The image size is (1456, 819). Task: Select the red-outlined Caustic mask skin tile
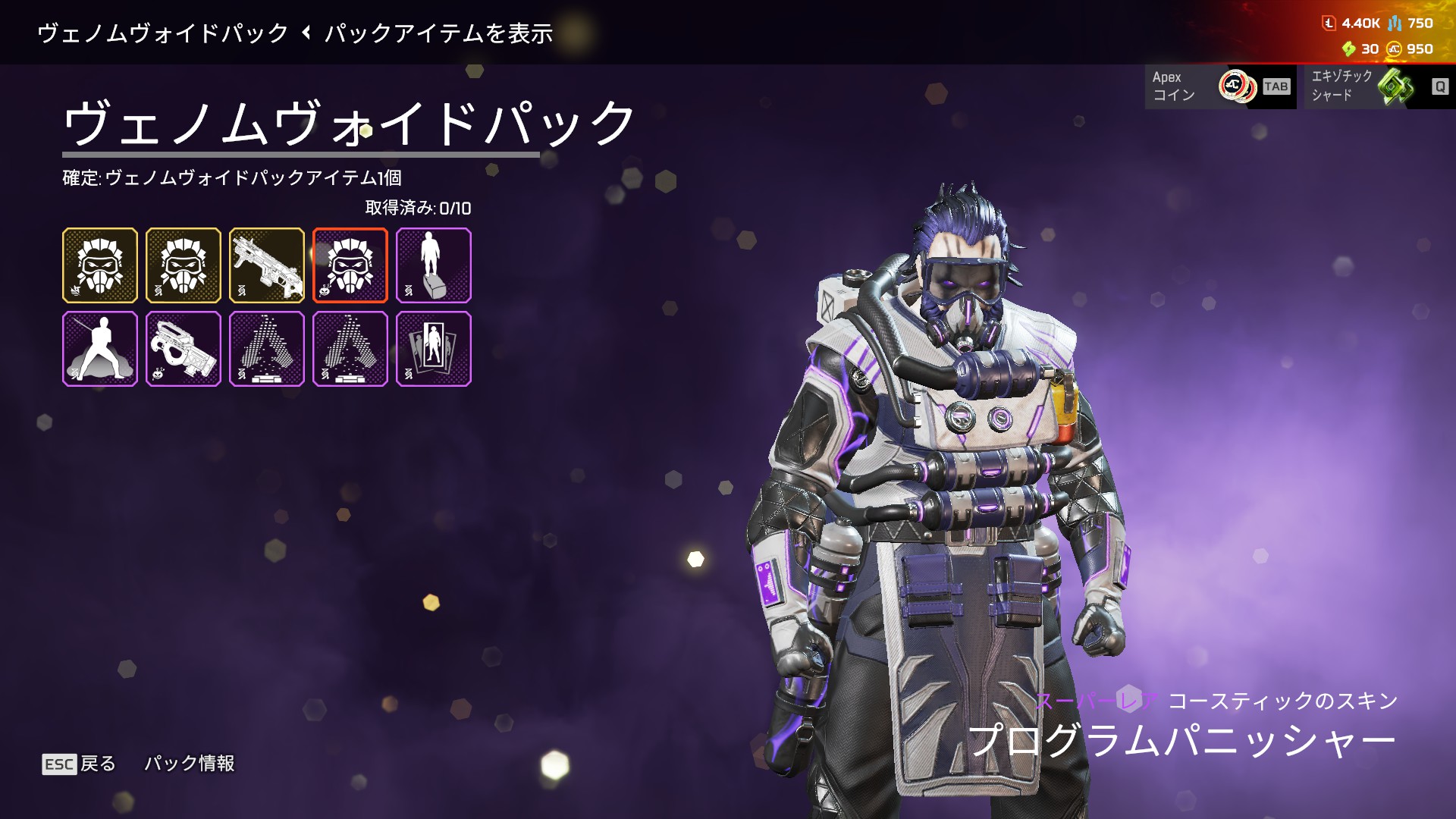(350, 265)
